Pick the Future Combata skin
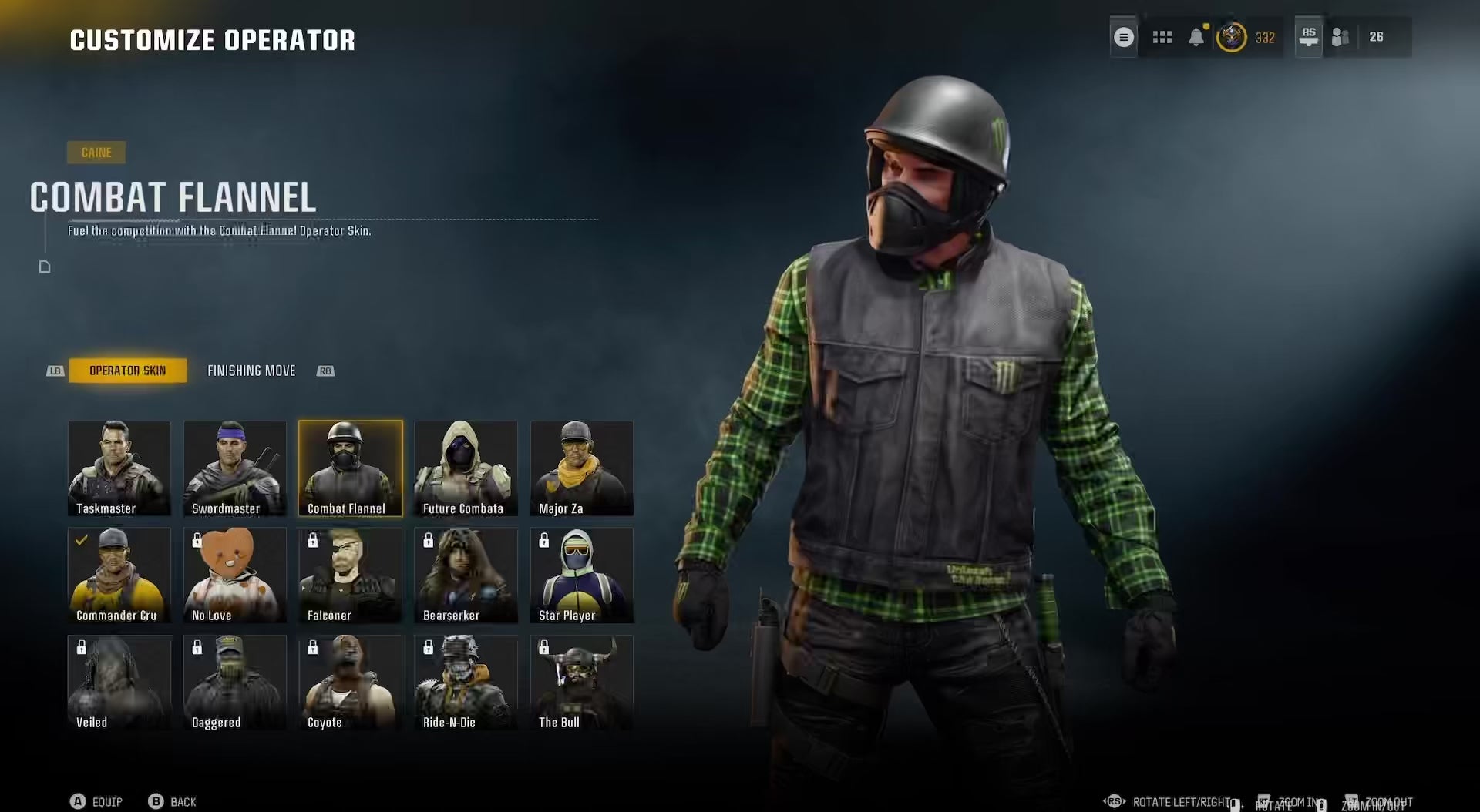Image resolution: width=1480 pixels, height=812 pixels. [x=466, y=468]
